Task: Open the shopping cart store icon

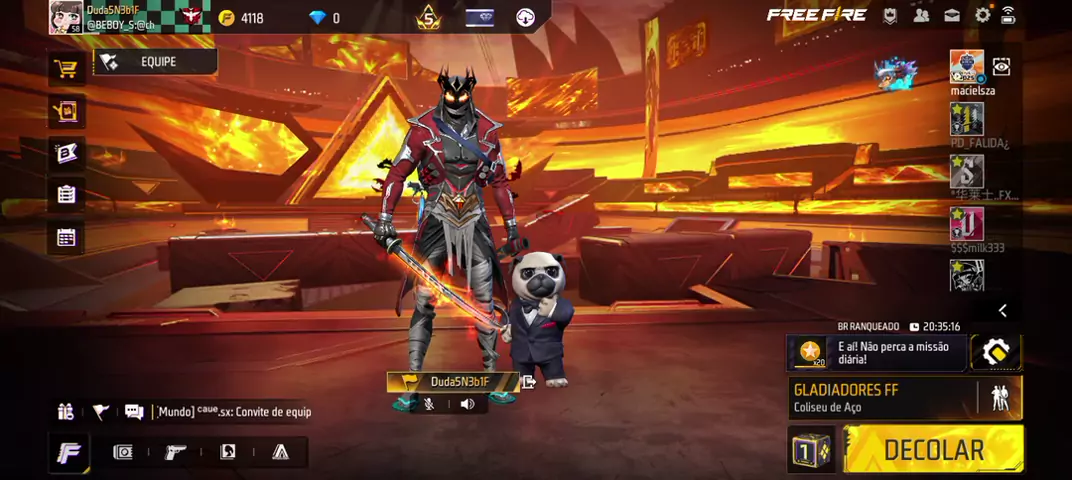Action: (66, 69)
